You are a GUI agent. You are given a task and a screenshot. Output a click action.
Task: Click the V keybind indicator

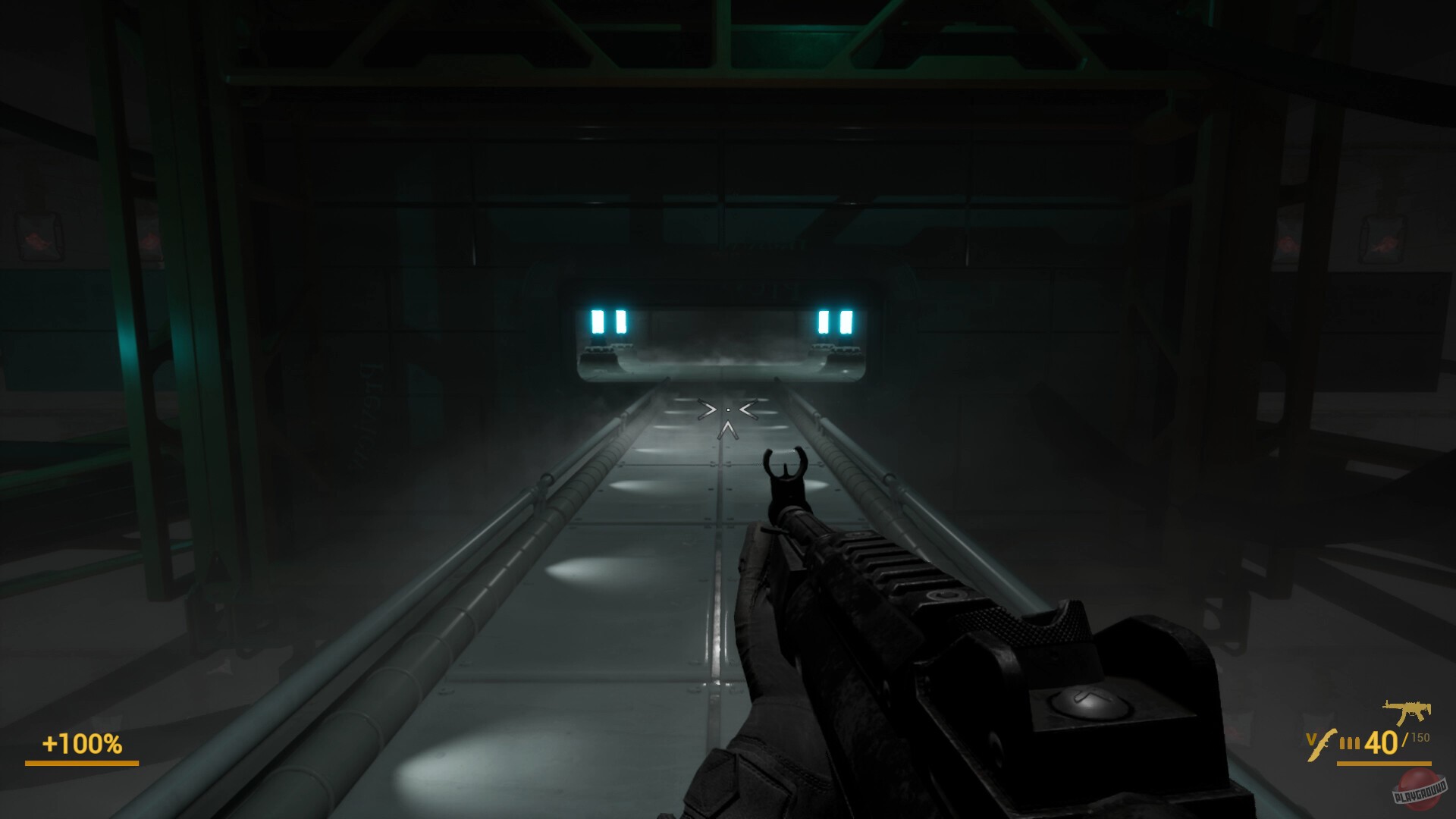[1310, 739]
